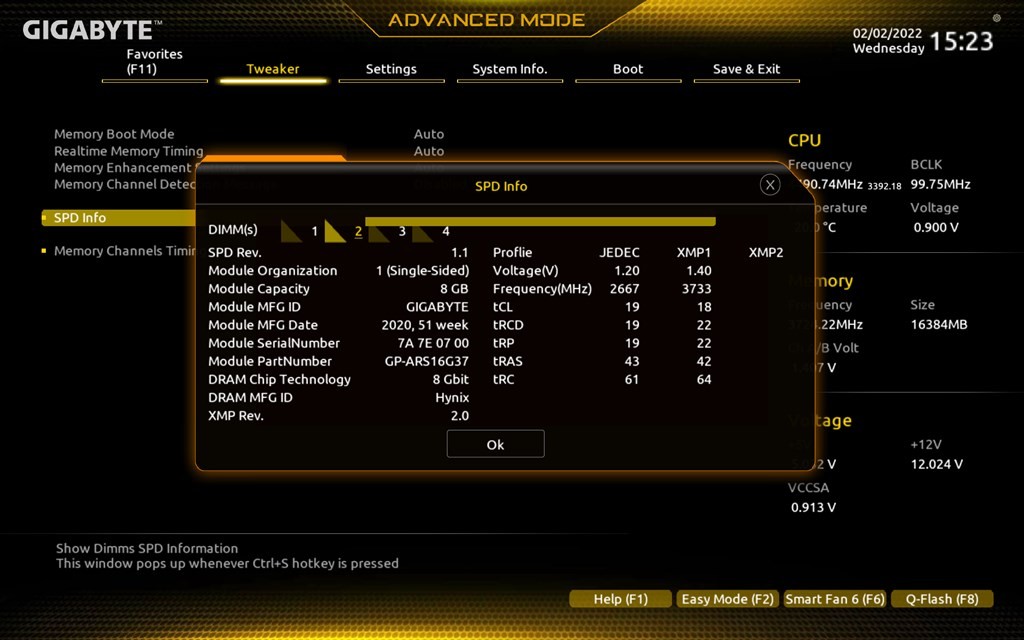Image resolution: width=1024 pixels, height=640 pixels.
Task: Choose the Save & Exit tab
Action: 746,69
